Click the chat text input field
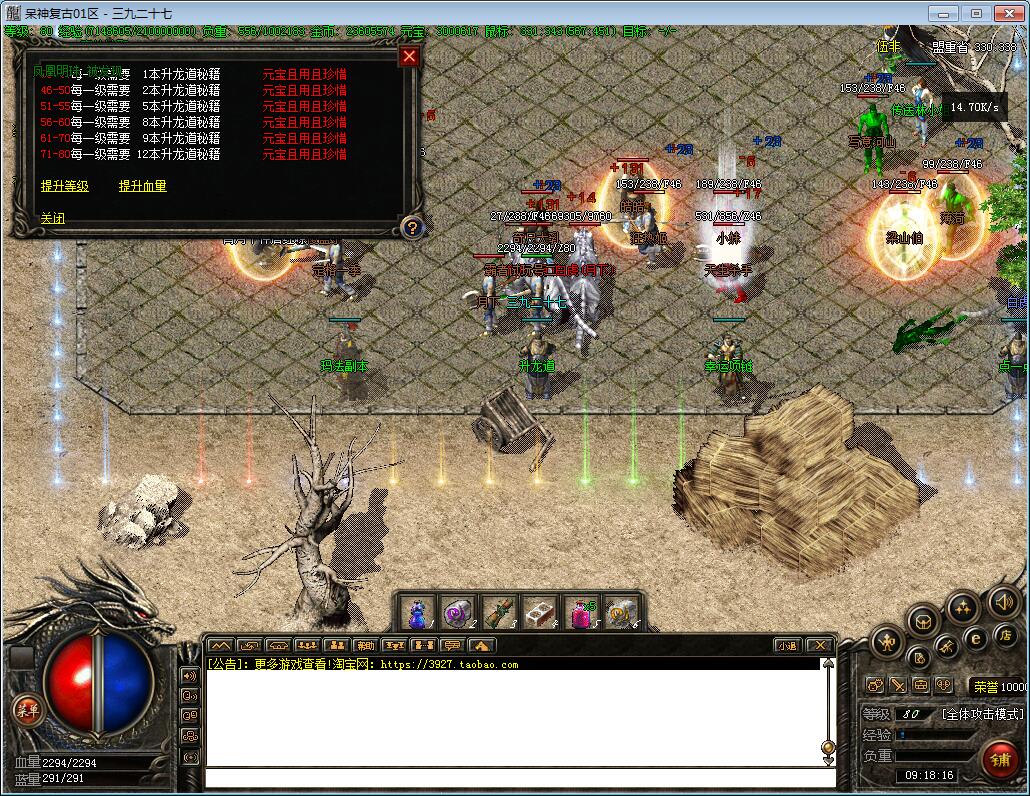Viewport: 1030px width, 796px height. 520,777
